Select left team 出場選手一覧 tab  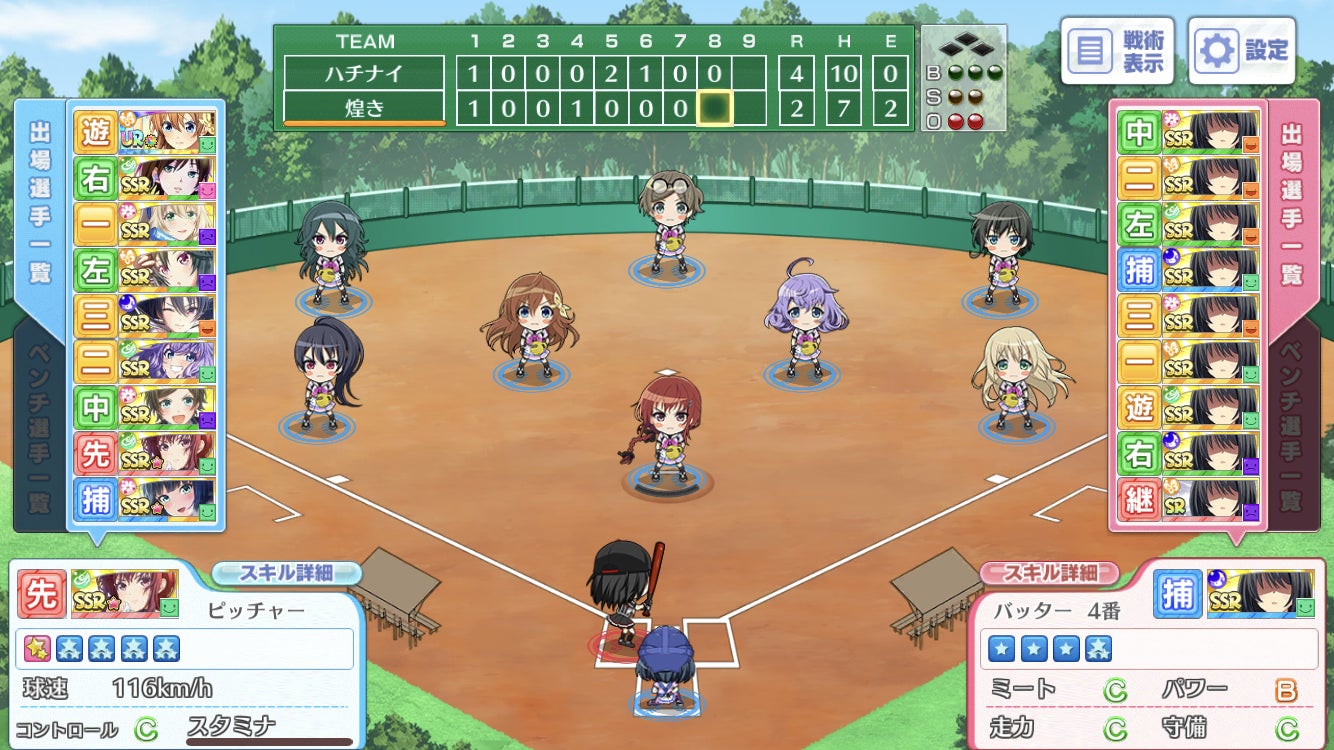tap(40, 200)
